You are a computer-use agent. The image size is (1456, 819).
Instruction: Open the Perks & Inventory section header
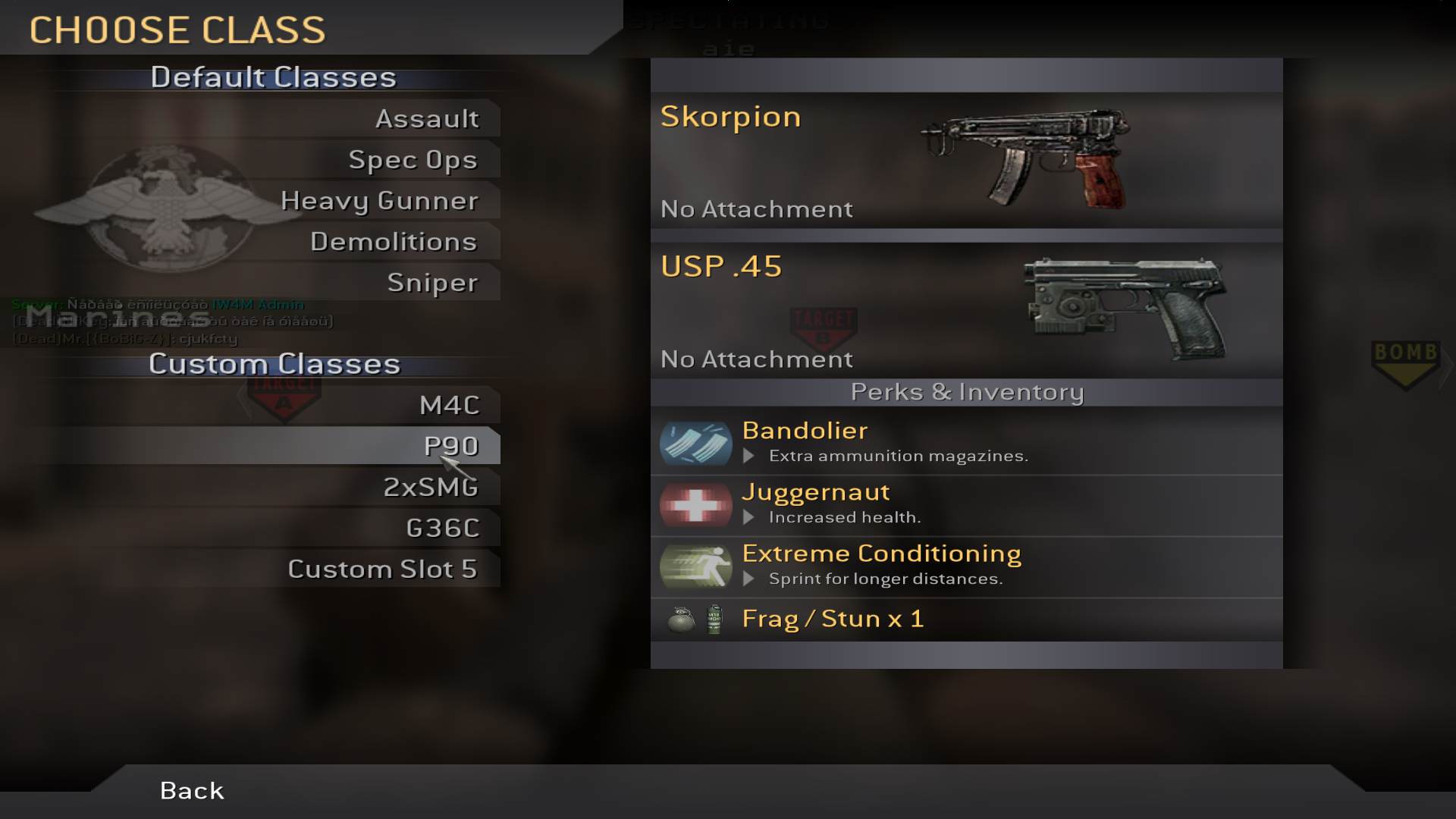pos(966,393)
